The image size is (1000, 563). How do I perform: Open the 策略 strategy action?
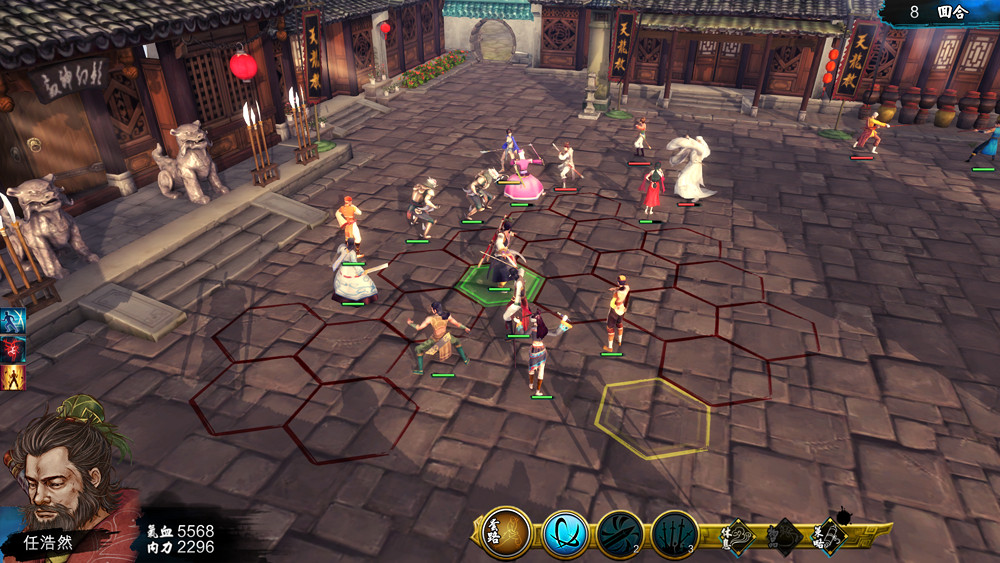coord(830,536)
